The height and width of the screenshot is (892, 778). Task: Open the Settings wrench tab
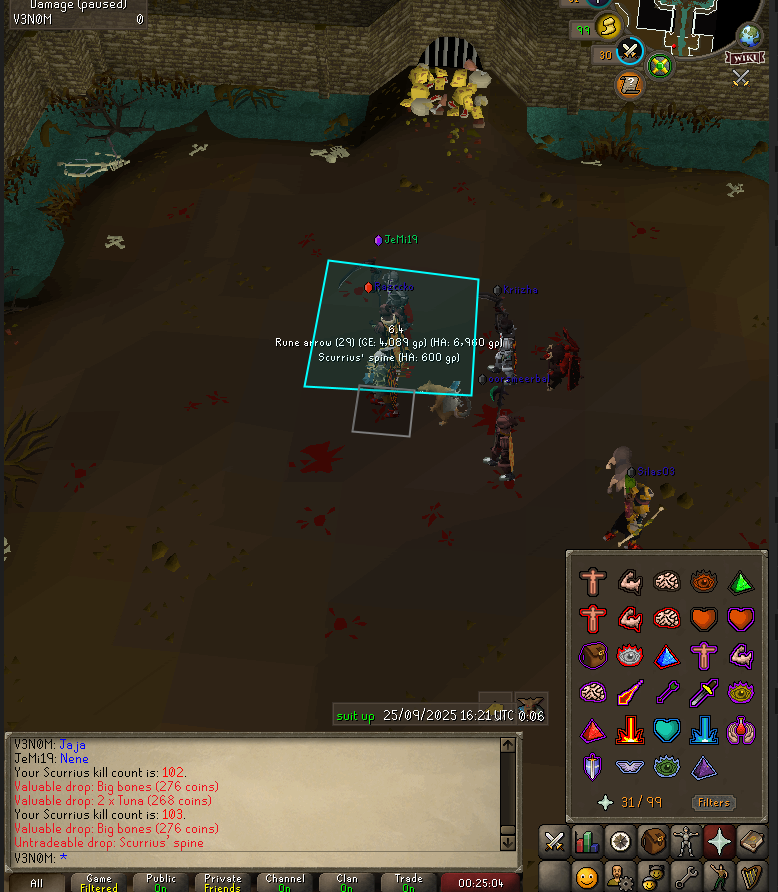point(687,877)
